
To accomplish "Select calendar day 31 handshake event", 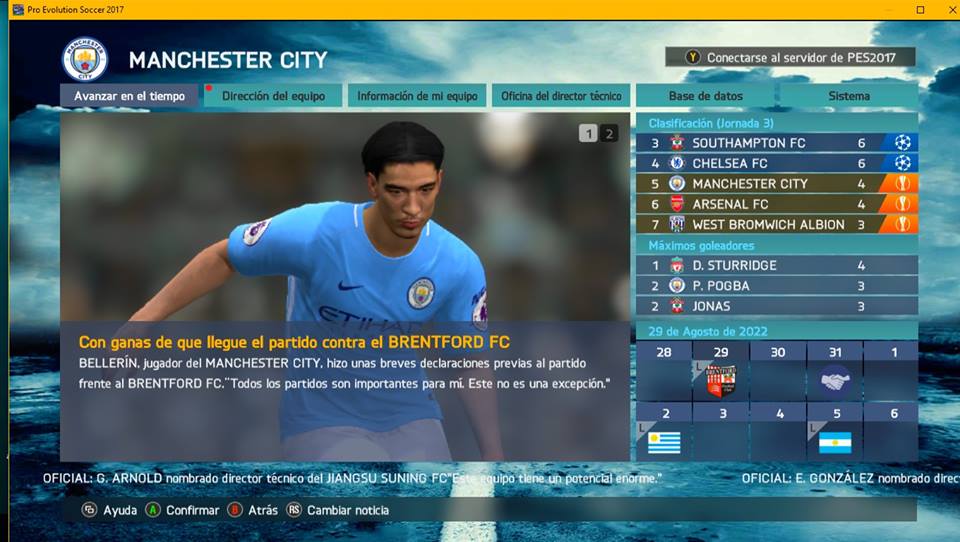I will click(833, 372).
